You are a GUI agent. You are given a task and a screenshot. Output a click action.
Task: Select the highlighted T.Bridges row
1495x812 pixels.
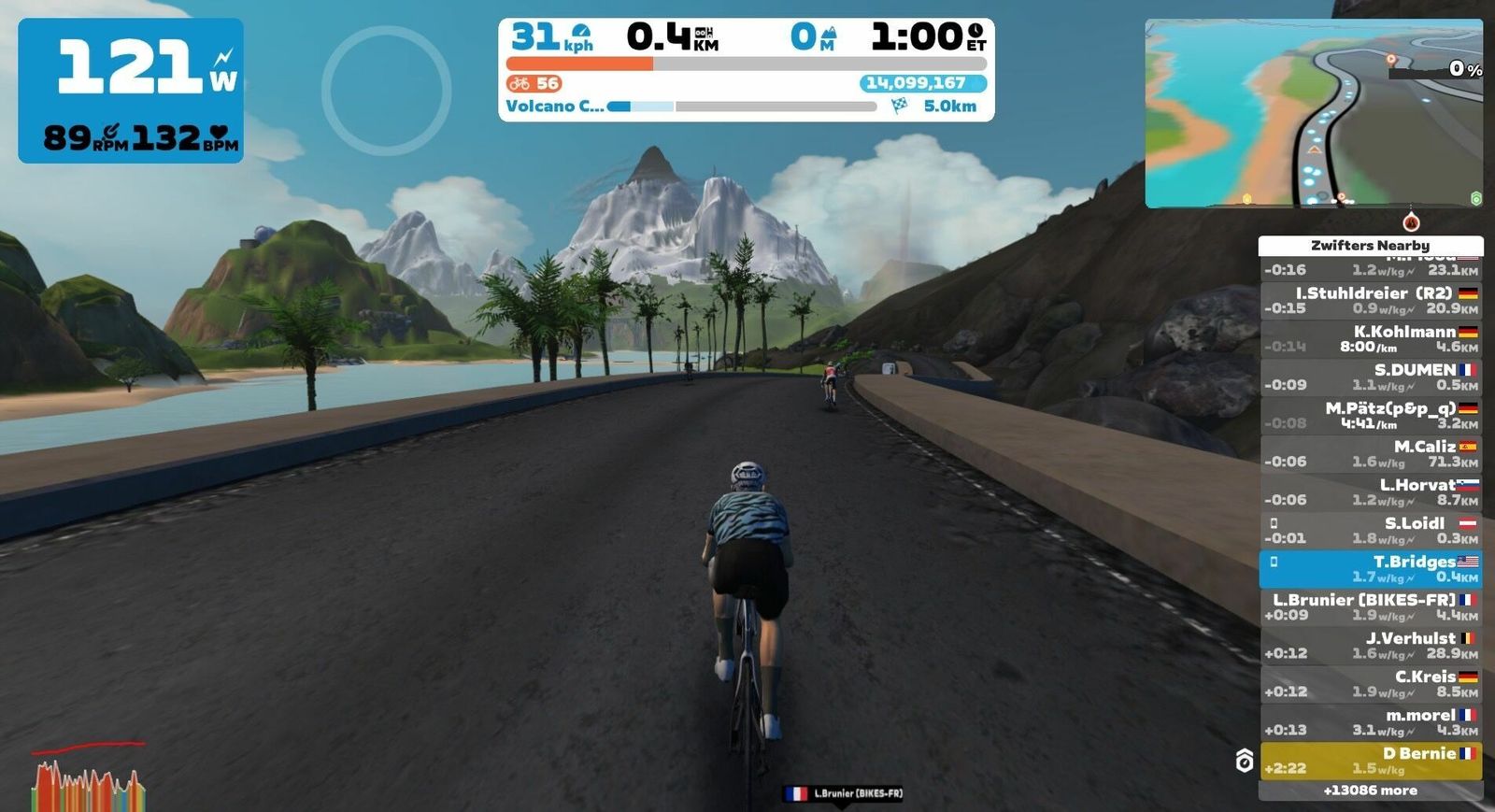pyautogui.click(x=1370, y=569)
